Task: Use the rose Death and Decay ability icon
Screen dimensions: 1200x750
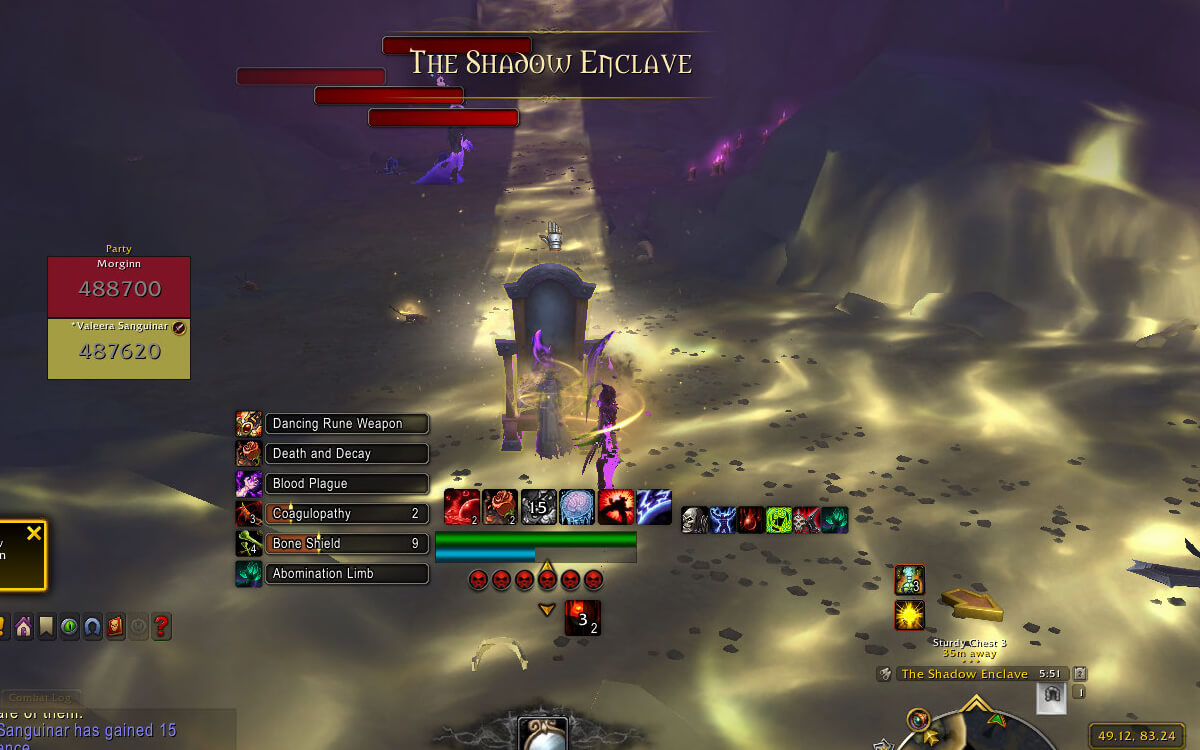Action: pyautogui.click(x=500, y=507)
